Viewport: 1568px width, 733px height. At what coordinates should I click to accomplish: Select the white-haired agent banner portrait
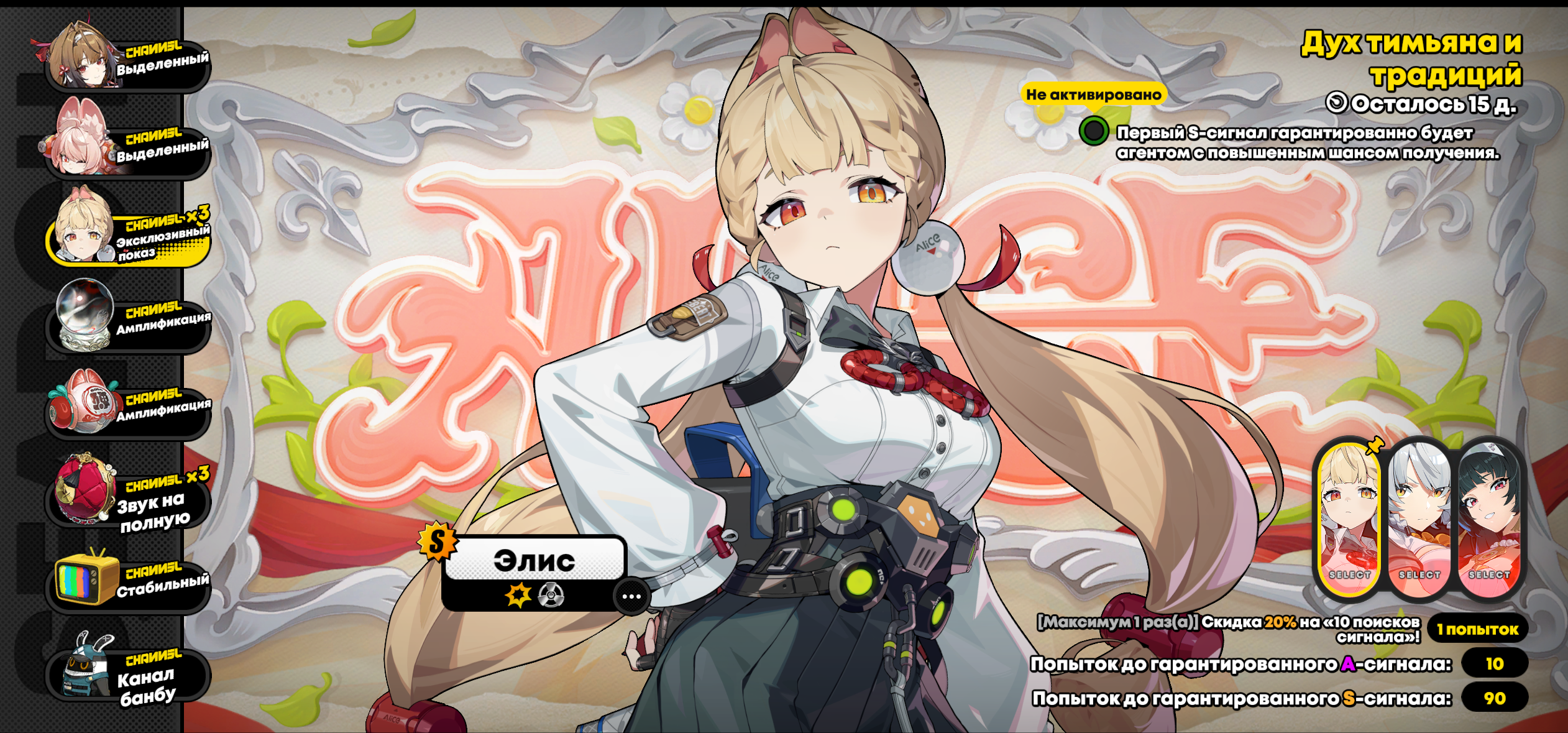click(x=1419, y=521)
